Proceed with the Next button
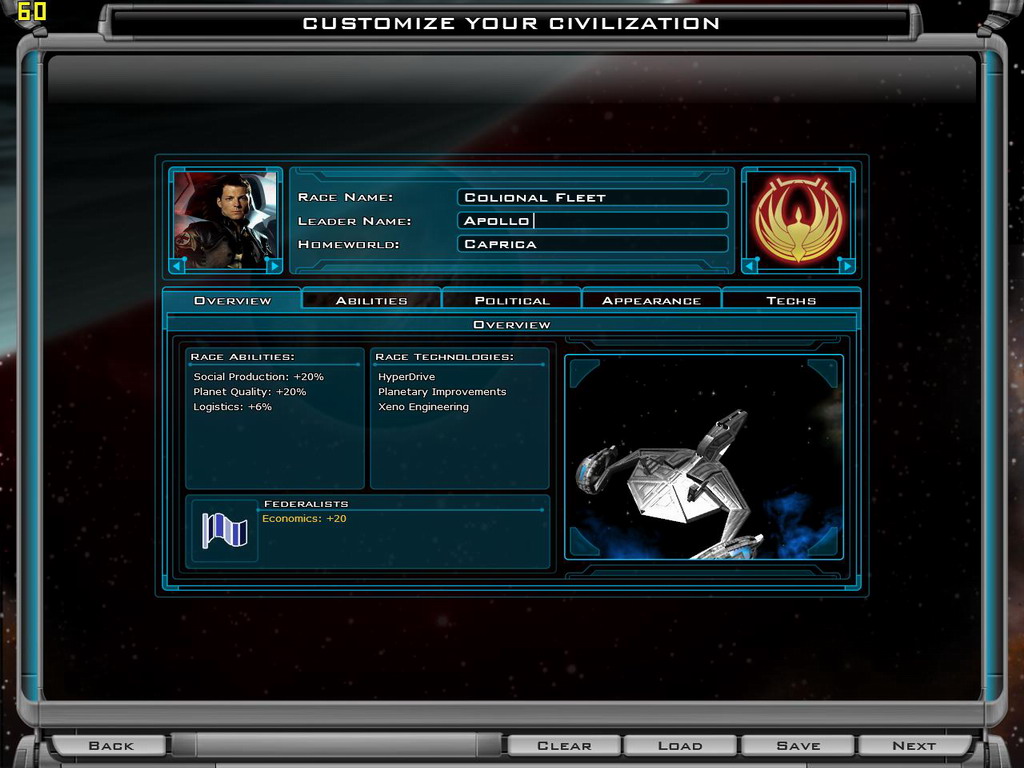Screen dimensions: 1024x768 914,745
